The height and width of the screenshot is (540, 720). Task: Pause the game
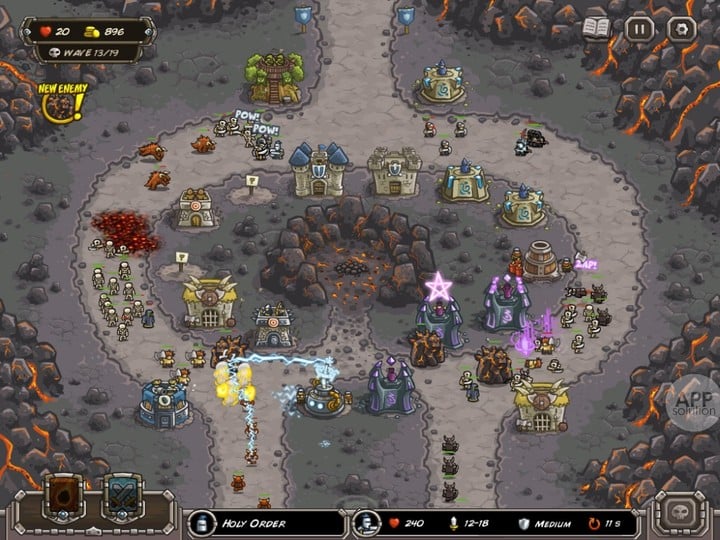(x=639, y=29)
